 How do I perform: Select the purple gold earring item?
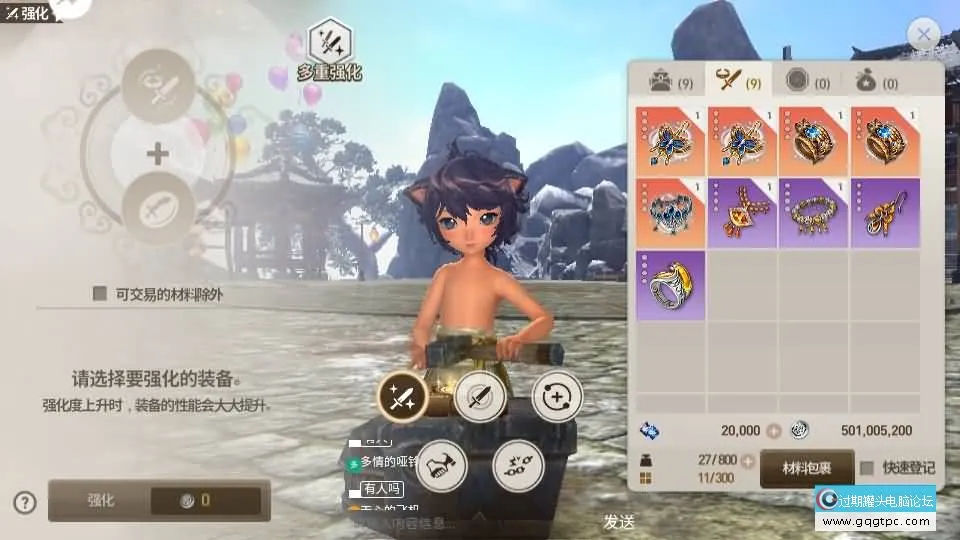coord(885,212)
